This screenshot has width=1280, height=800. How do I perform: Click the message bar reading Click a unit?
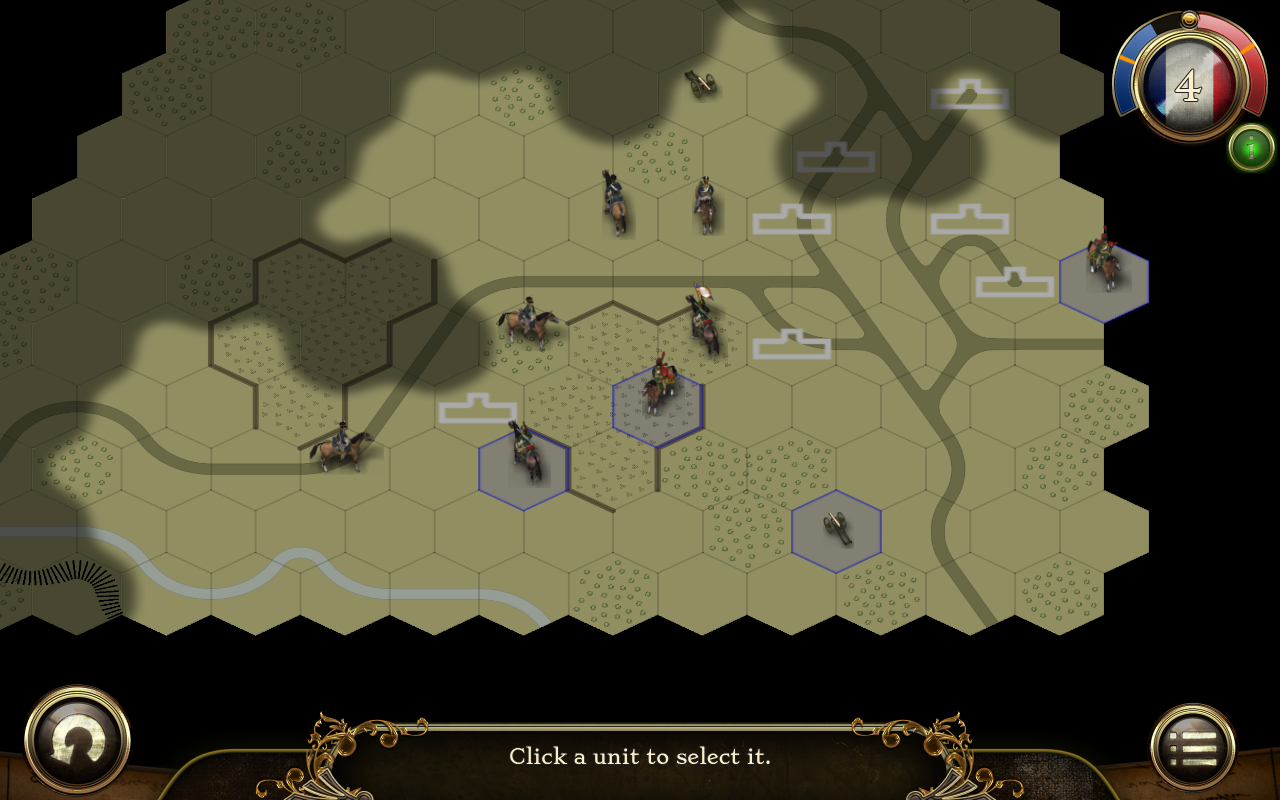[640, 757]
